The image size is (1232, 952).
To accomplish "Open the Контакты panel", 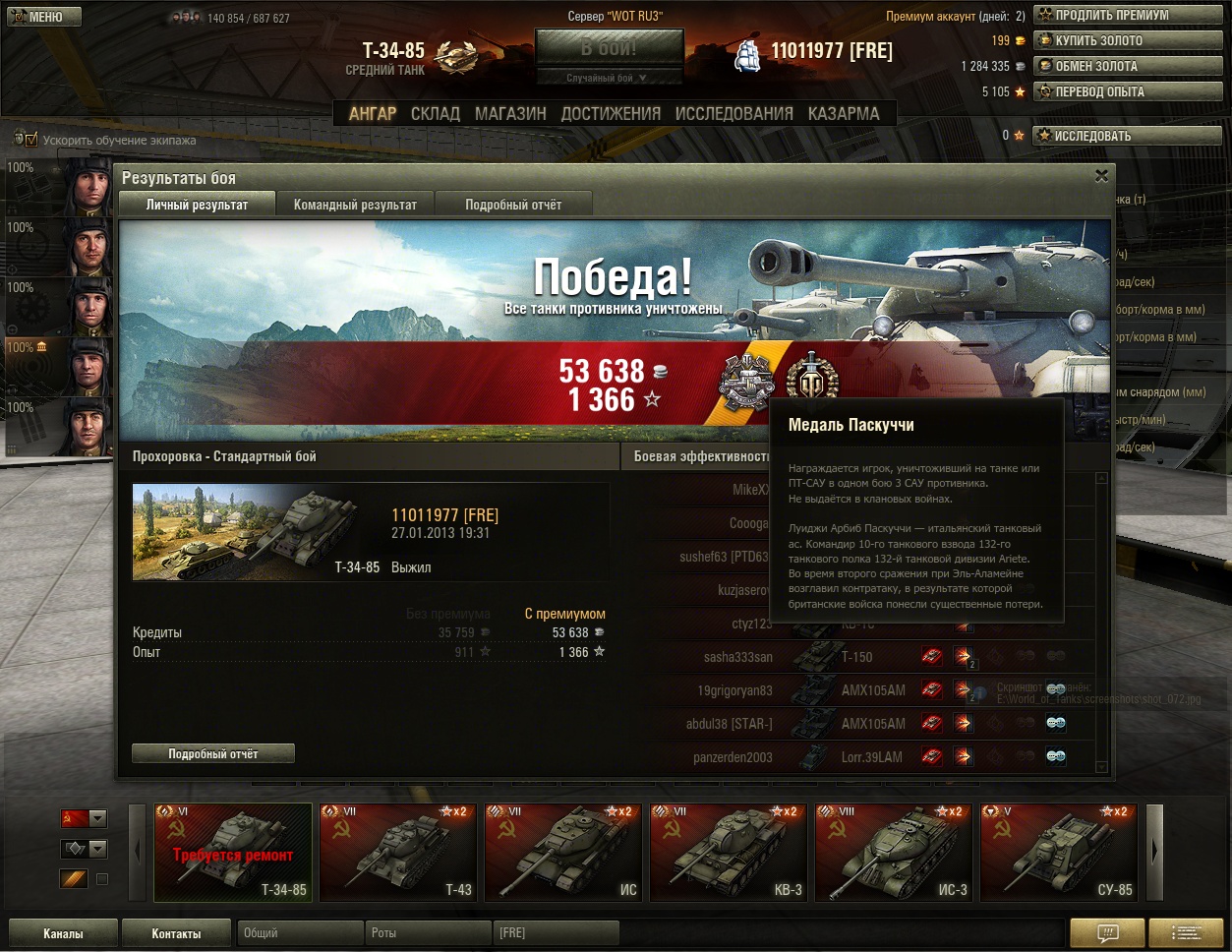I will click(176, 933).
